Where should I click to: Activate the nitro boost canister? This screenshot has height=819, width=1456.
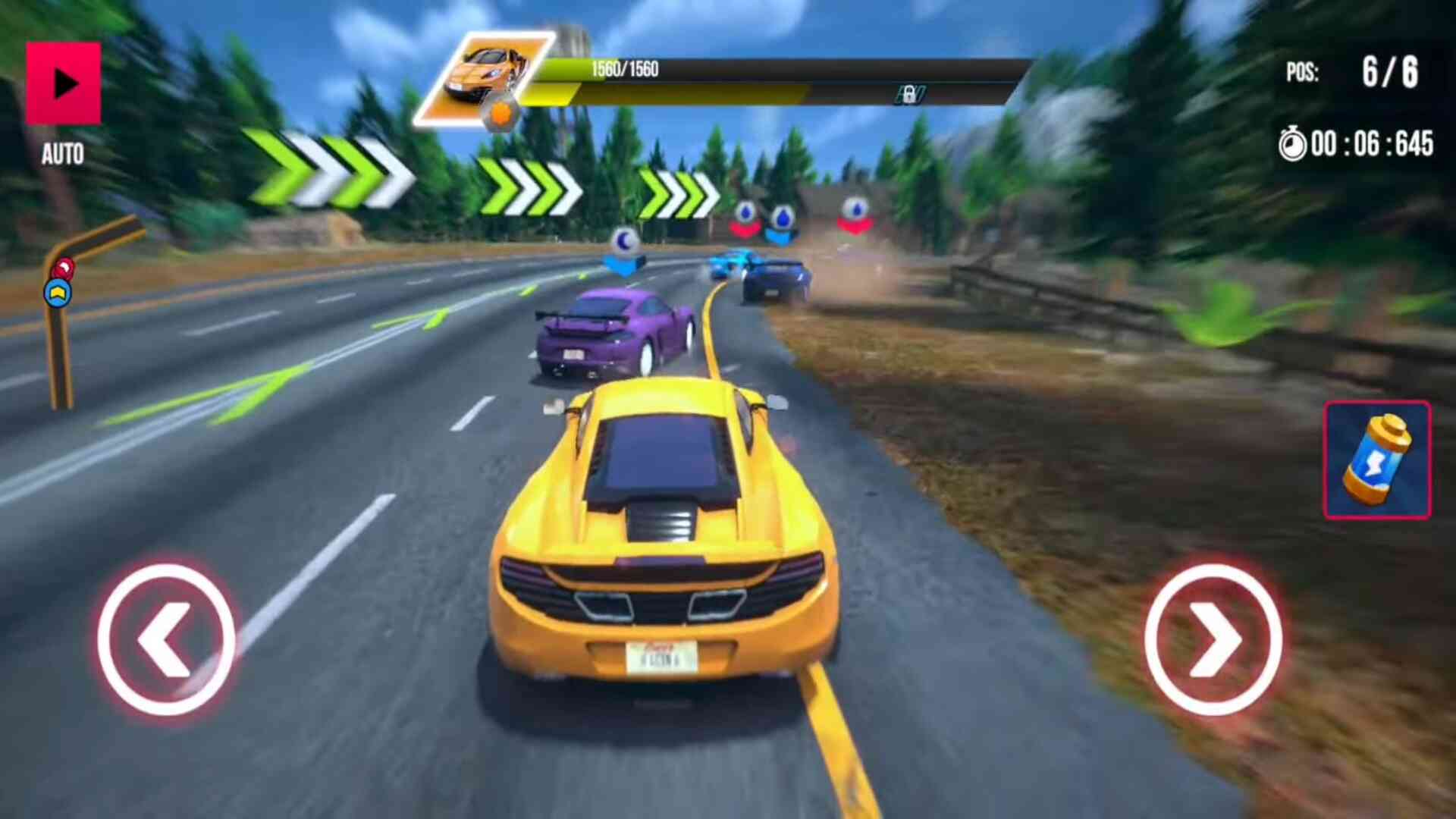1377,460
